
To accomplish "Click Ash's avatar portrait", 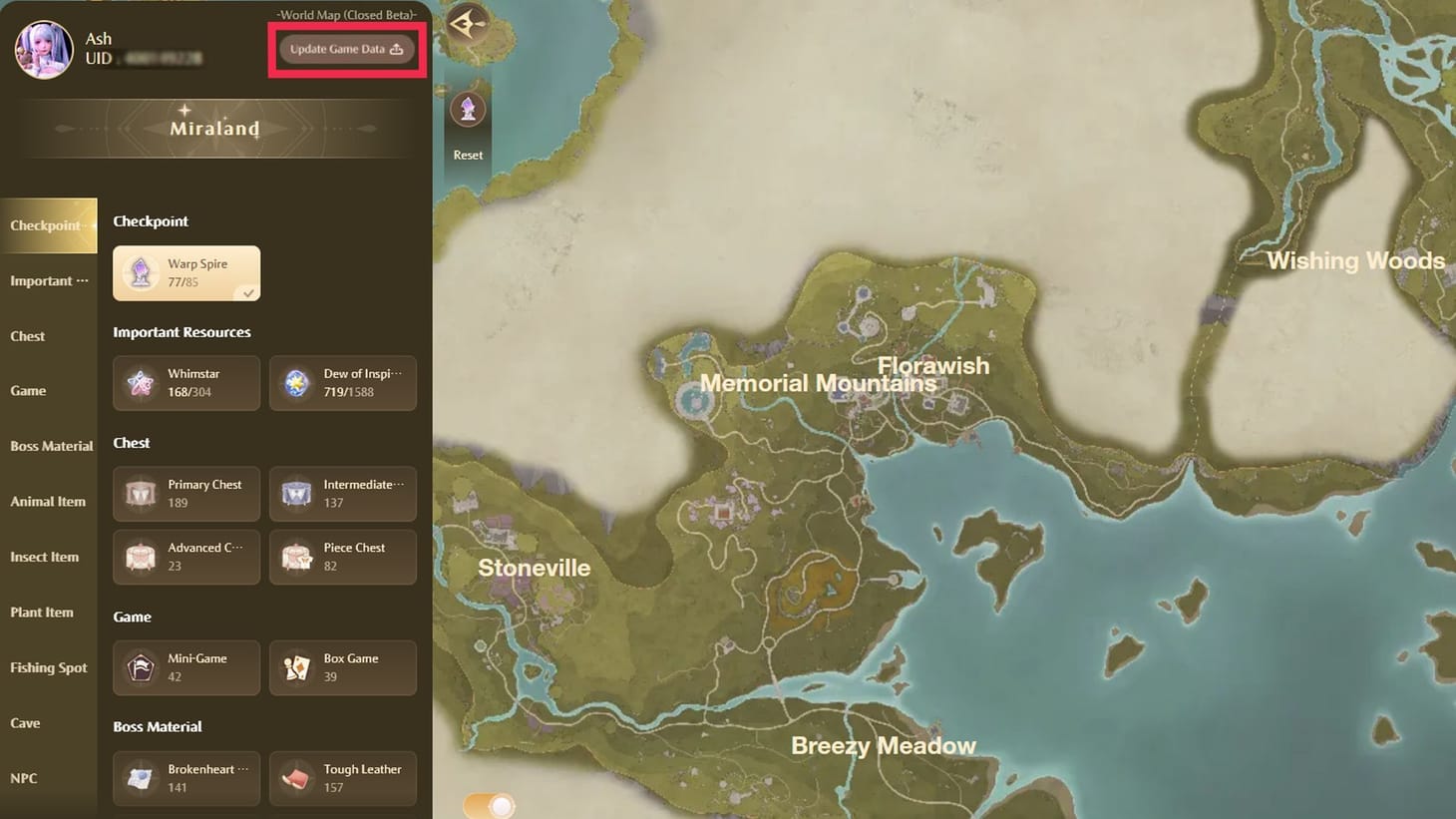I will click(x=43, y=48).
